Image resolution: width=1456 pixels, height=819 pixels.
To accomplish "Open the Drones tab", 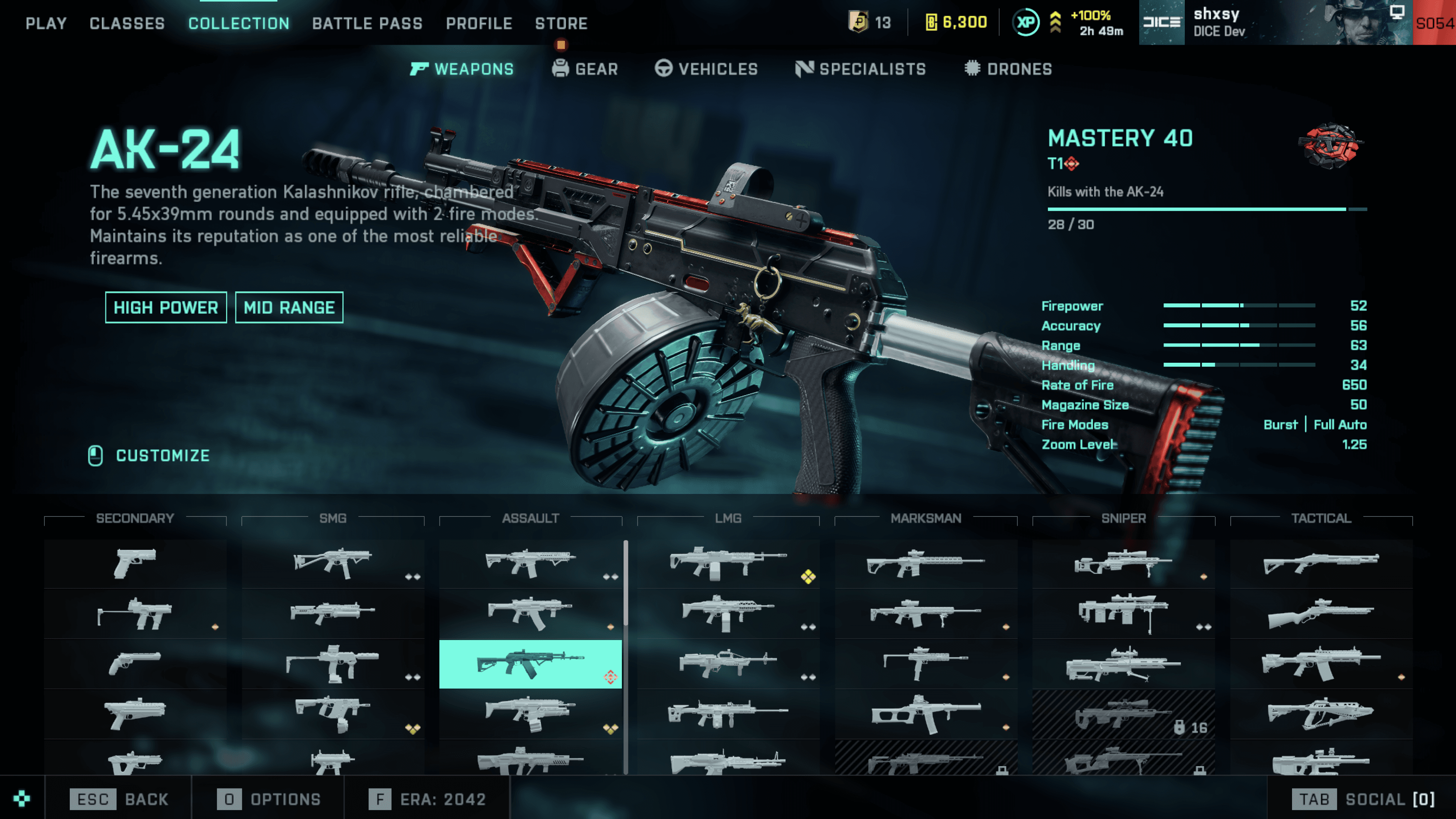I will [x=1008, y=69].
